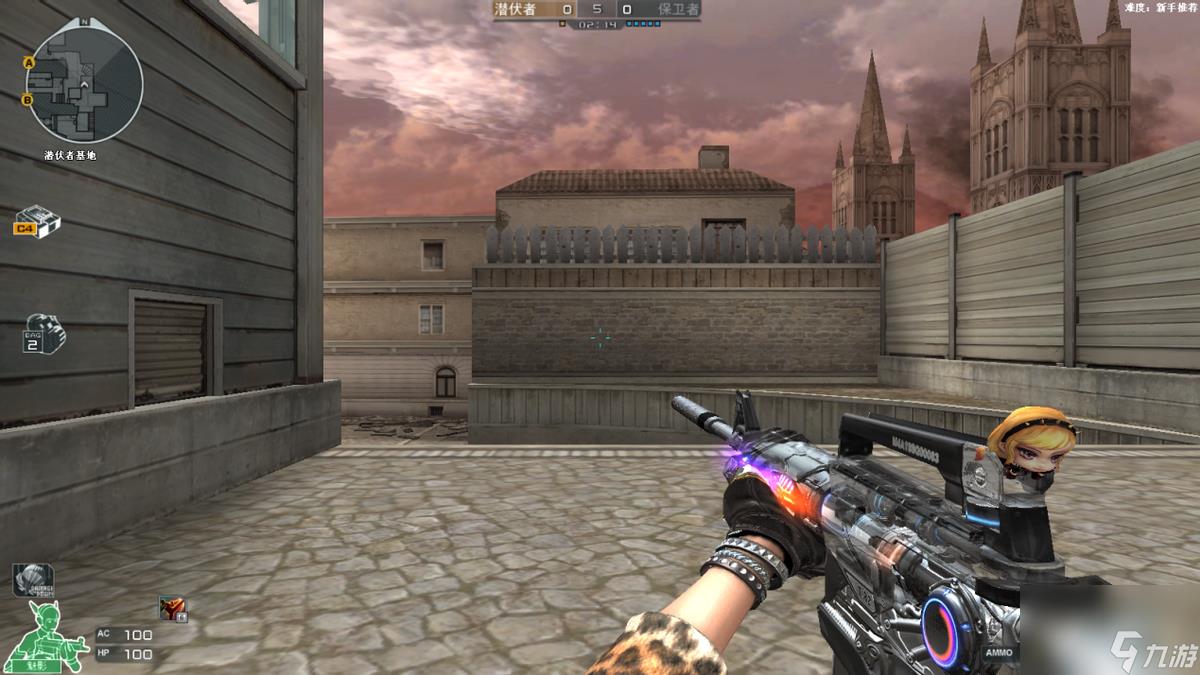Click the circular minimap
This screenshot has height=675, width=1200.
(x=84, y=83)
